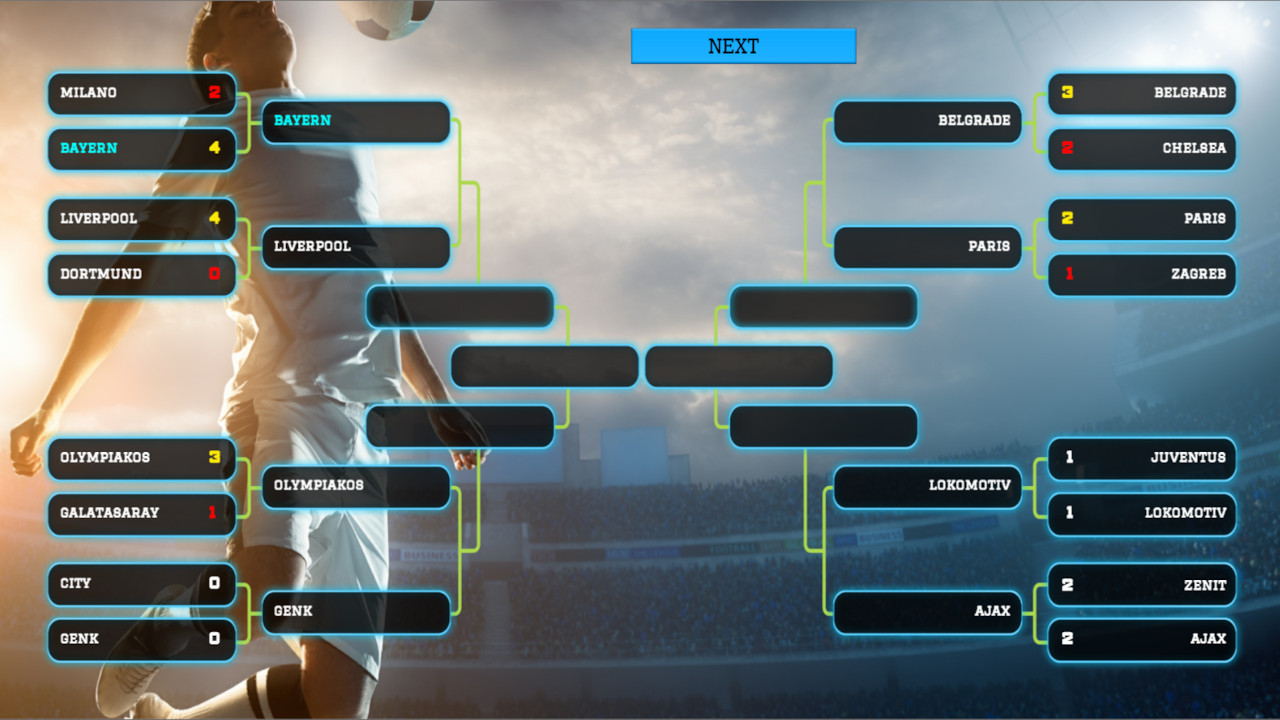Select MILANO in the first-round match
1280x720 pixels.
140,93
